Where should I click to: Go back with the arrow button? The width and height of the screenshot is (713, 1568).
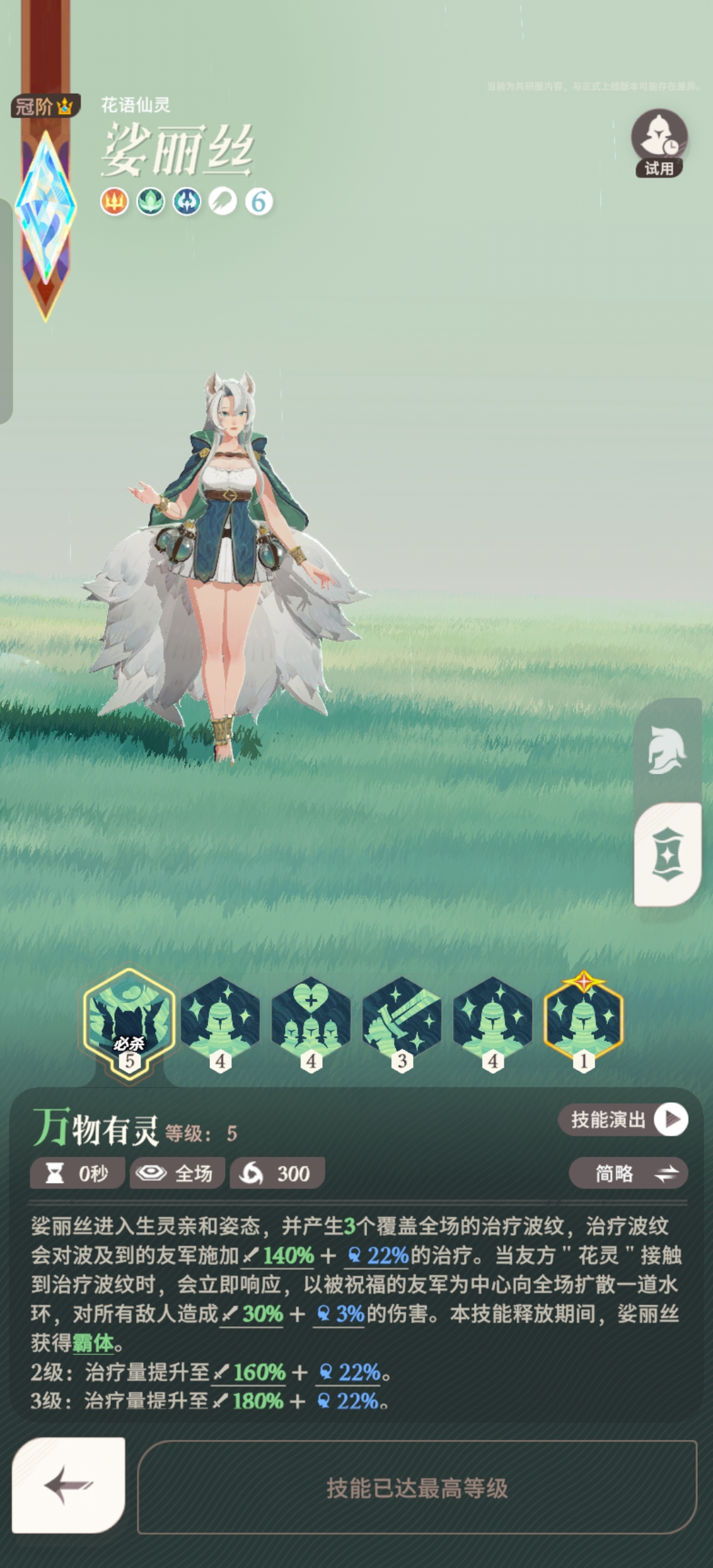click(x=69, y=1485)
